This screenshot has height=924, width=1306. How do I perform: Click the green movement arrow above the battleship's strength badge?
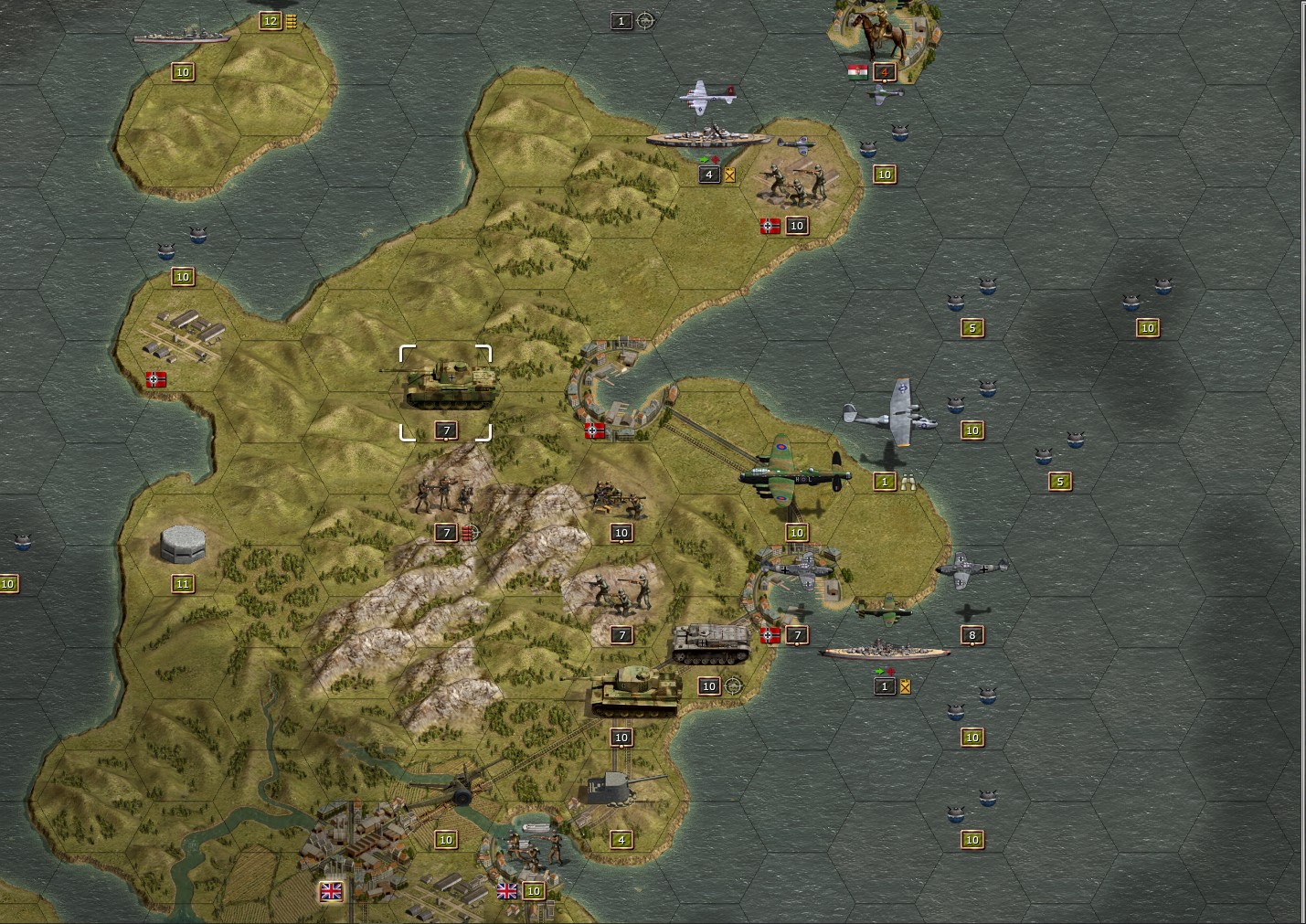point(879,672)
